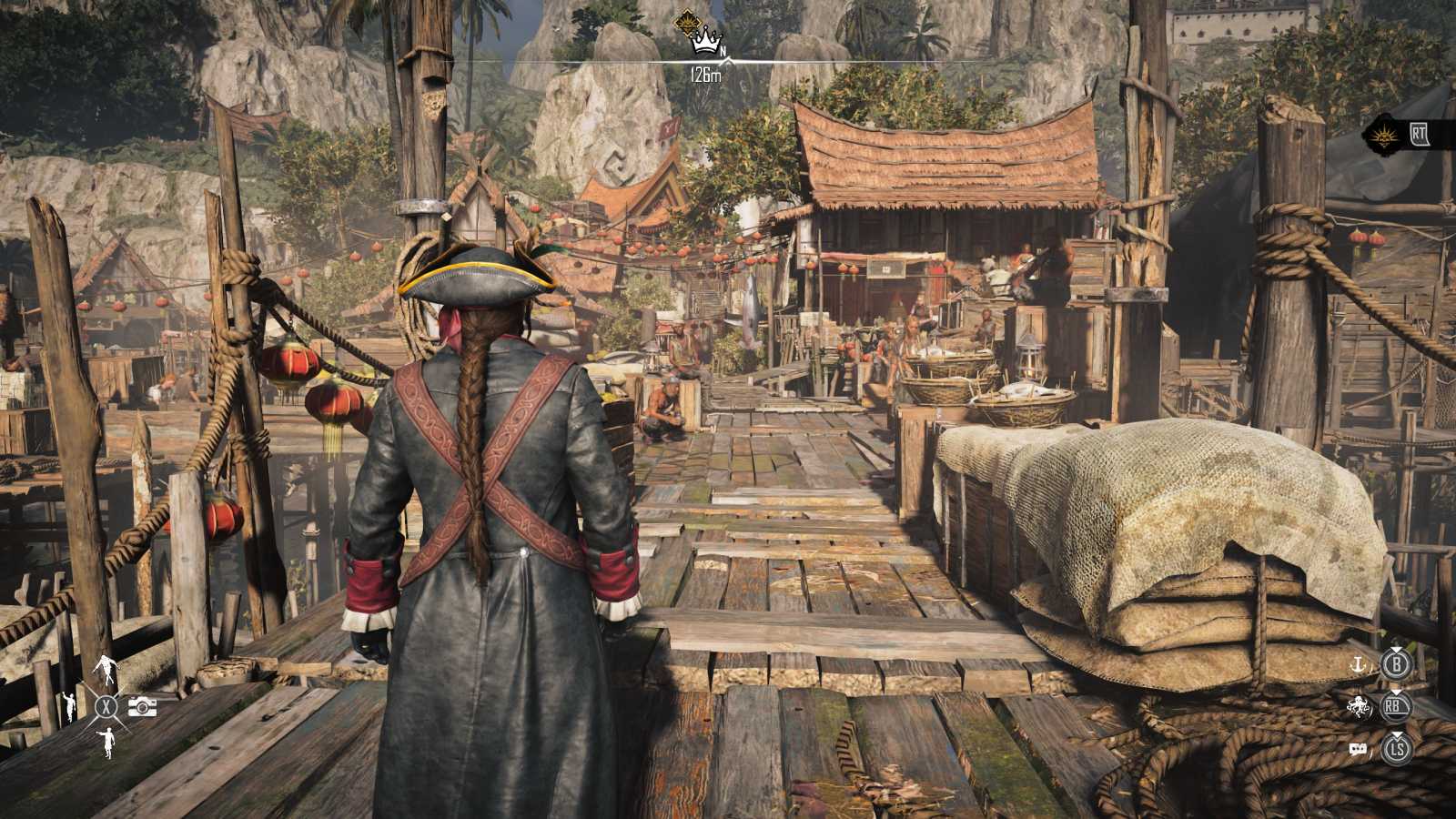The height and width of the screenshot is (819, 1456).
Task: Click the chat bubble icon beside LS
Action: (x=1358, y=748)
